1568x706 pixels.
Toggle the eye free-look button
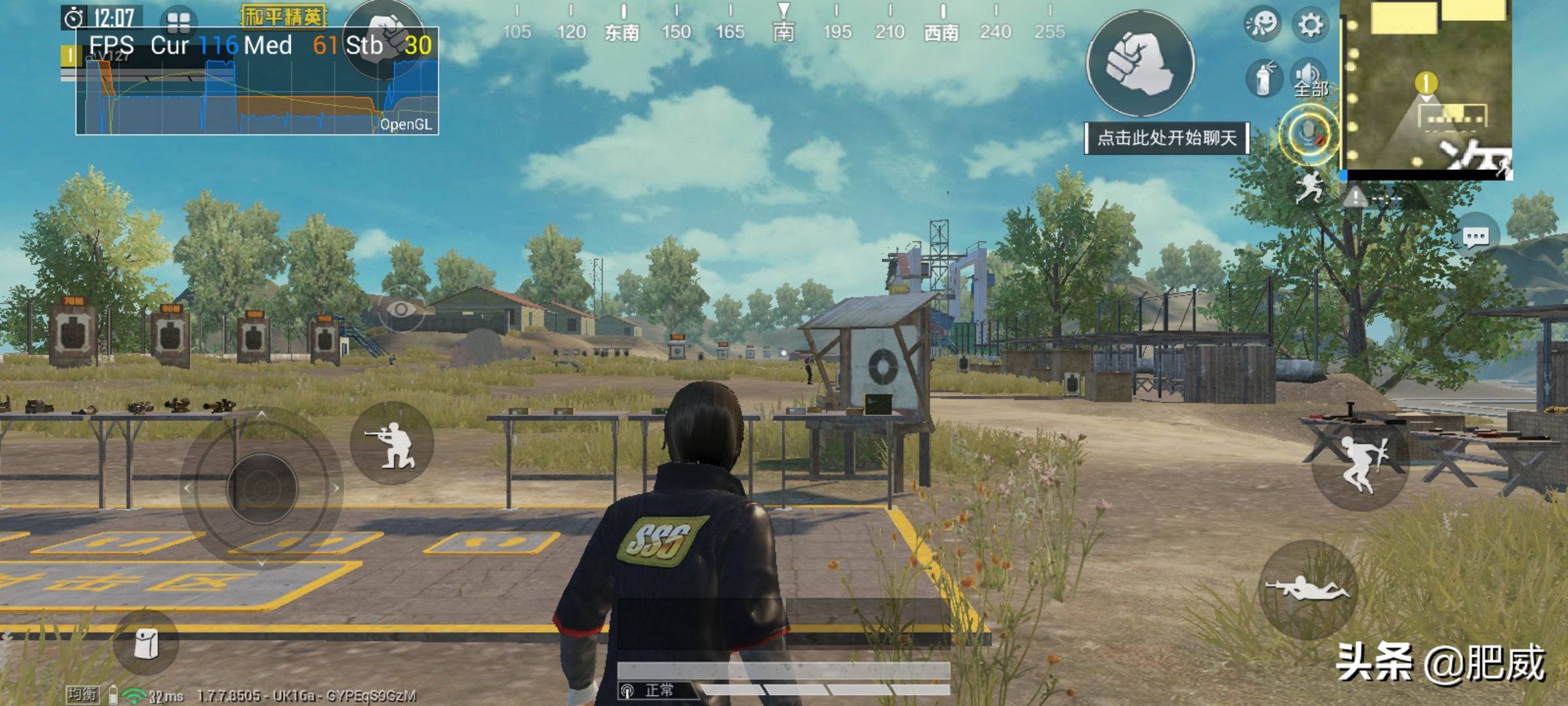401,309
